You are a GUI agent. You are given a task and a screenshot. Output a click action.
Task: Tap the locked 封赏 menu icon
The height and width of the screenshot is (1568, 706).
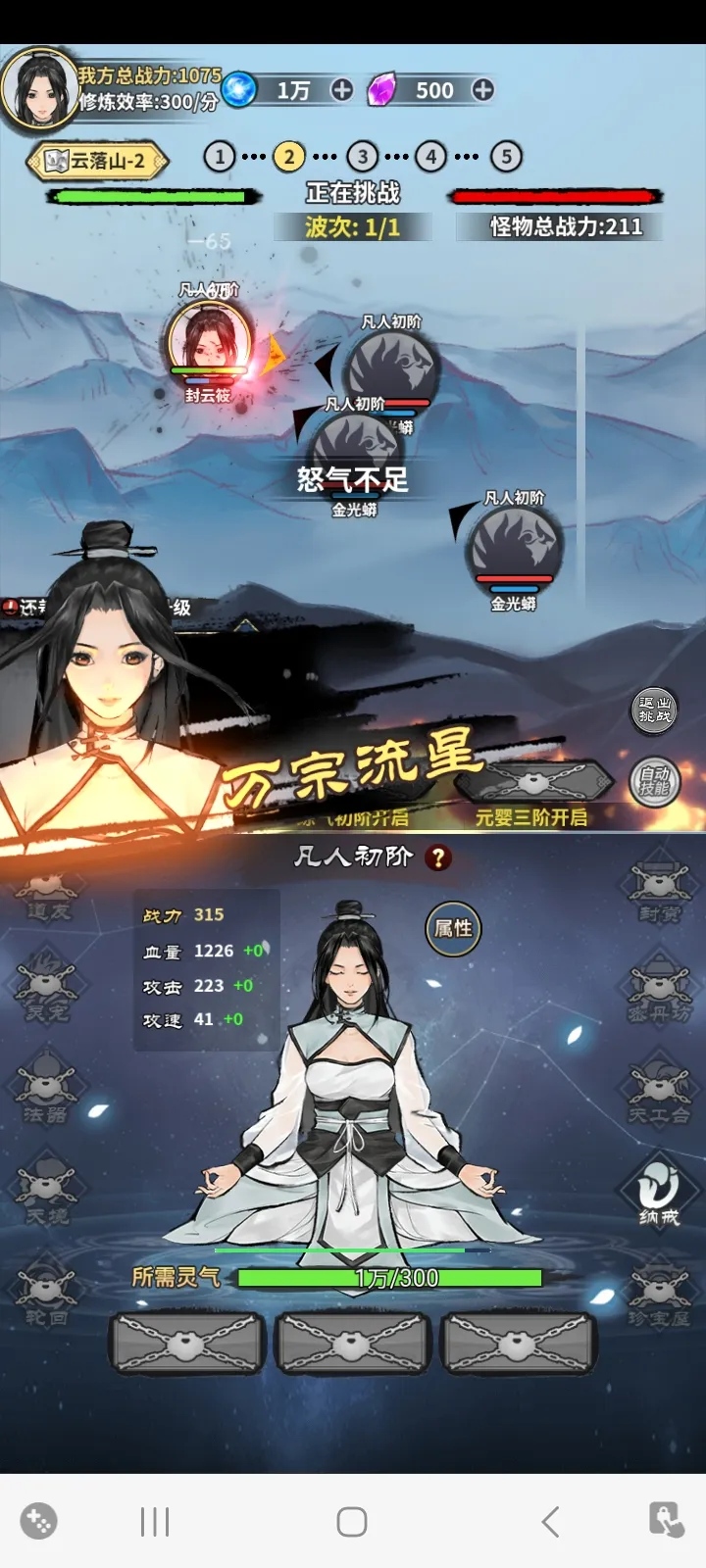pyautogui.click(x=659, y=892)
